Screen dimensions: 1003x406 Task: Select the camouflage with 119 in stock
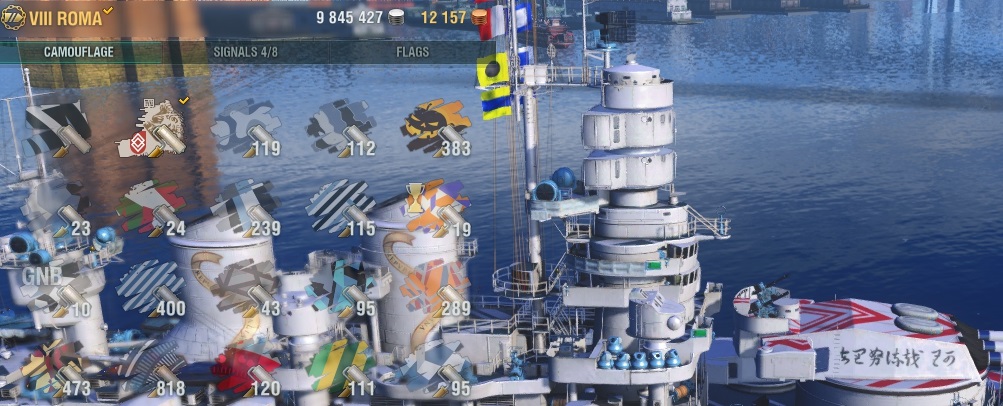coord(246,127)
